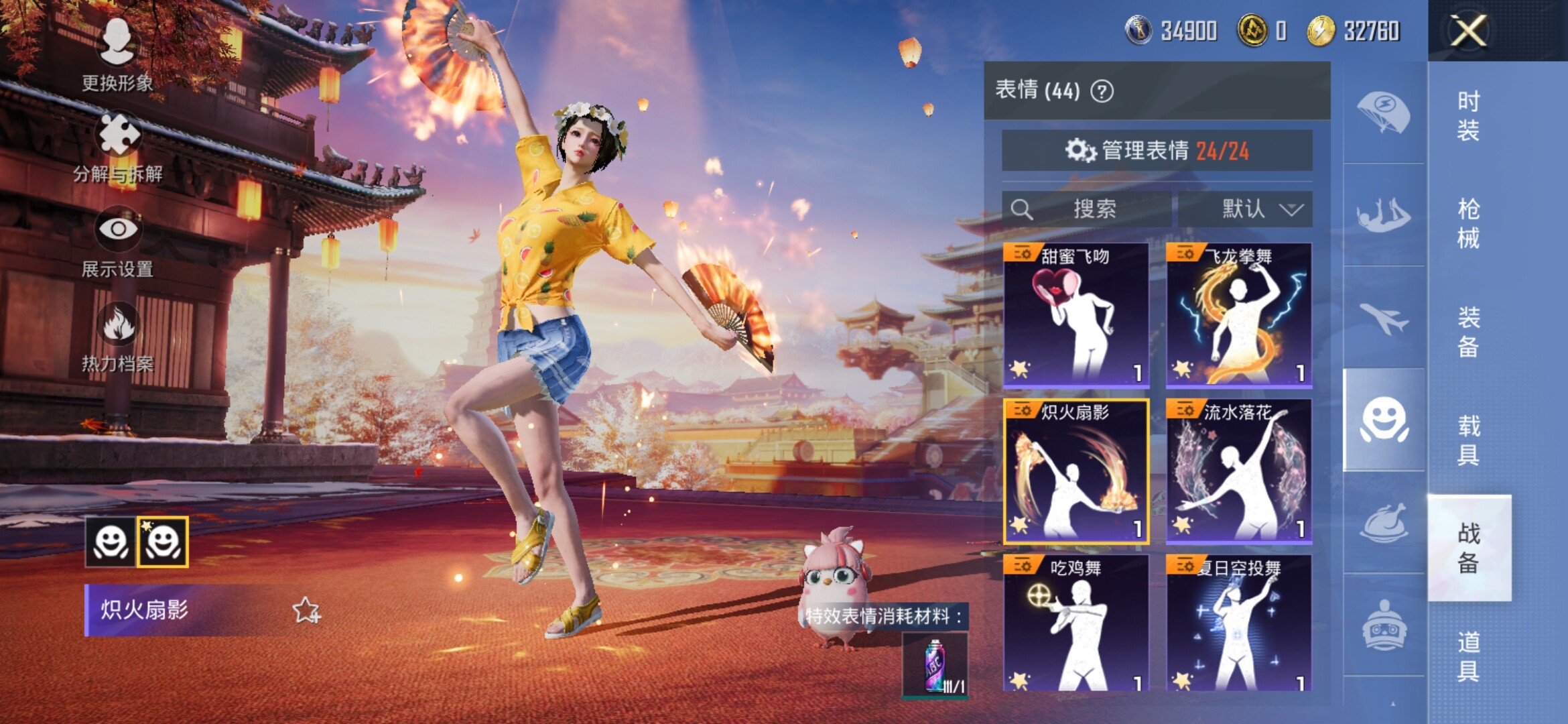Select the 甜蜜飞吻 emote tile

tap(1076, 315)
